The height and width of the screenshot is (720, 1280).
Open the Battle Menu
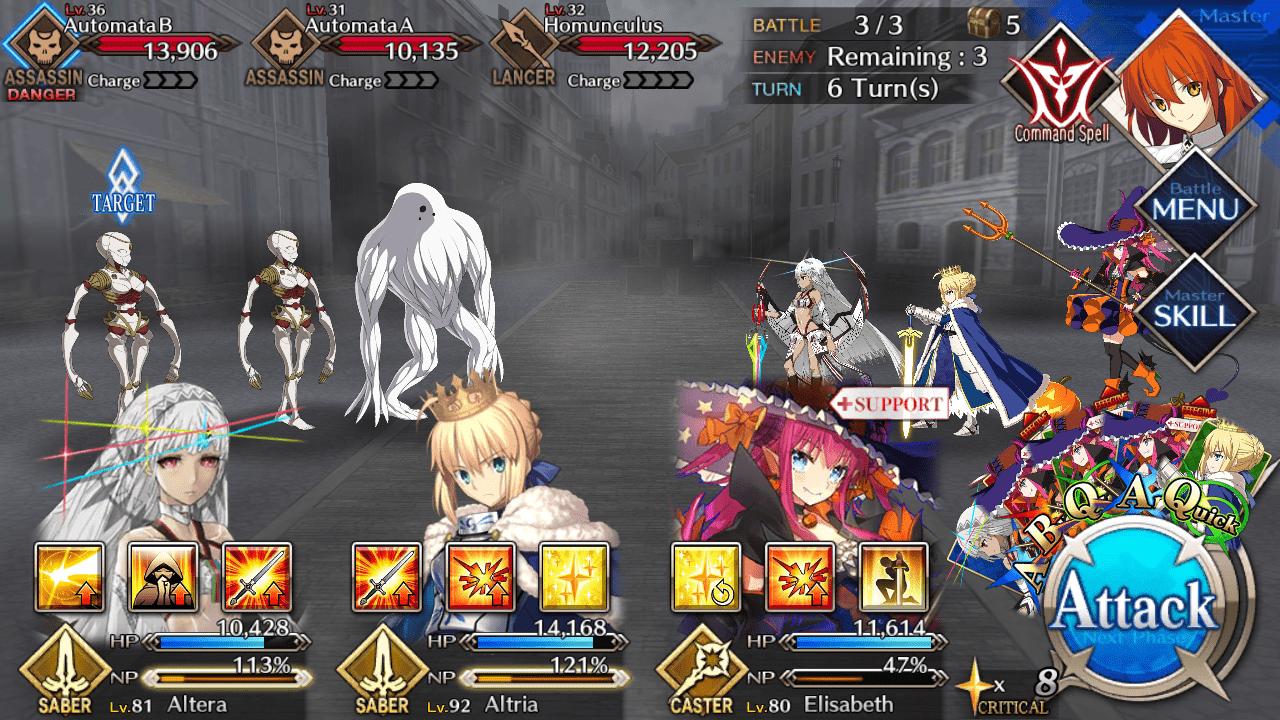coord(1195,204)
